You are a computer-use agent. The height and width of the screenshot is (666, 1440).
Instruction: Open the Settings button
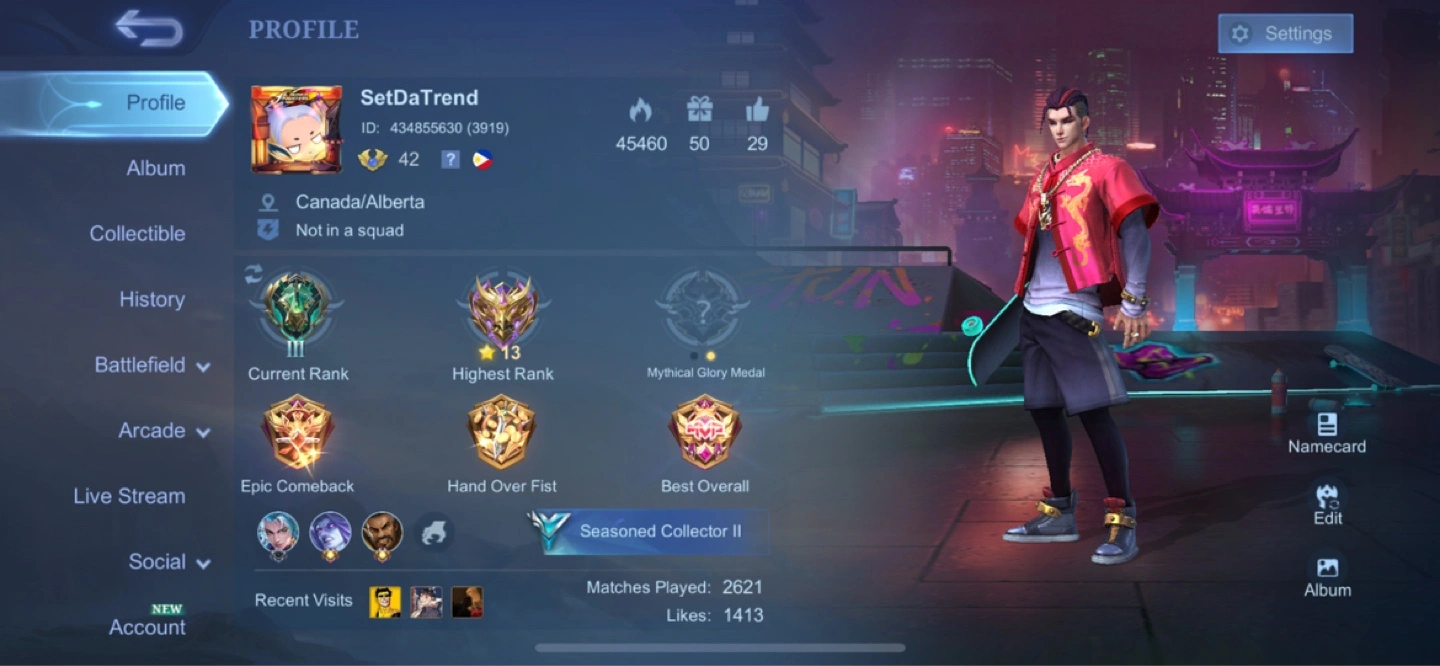(1285, 34)
